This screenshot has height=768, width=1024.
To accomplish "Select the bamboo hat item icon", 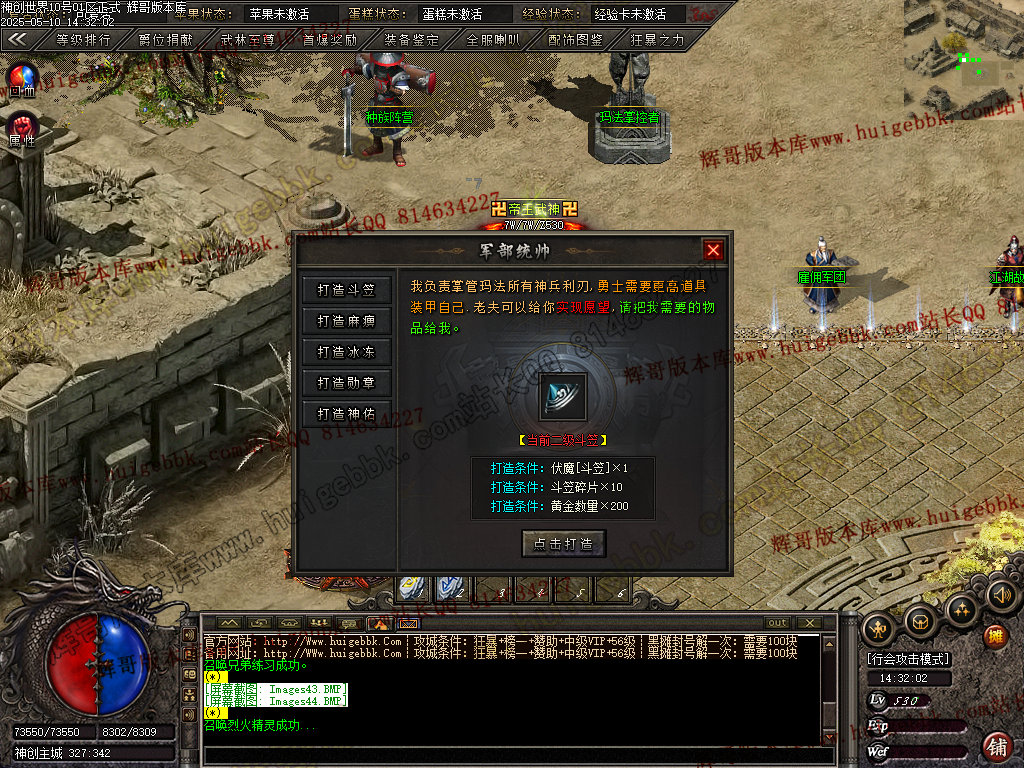I will (563, 396).
